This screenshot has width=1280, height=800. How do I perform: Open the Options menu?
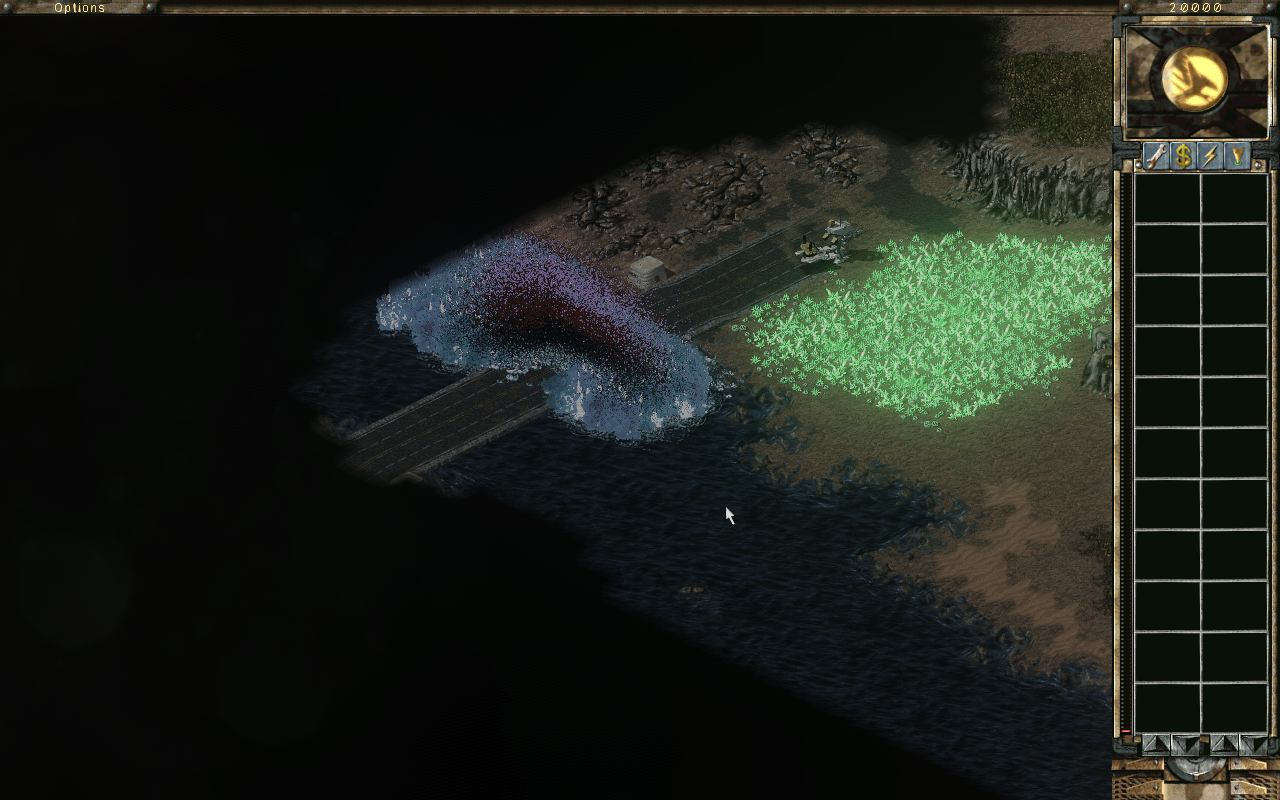79,8
